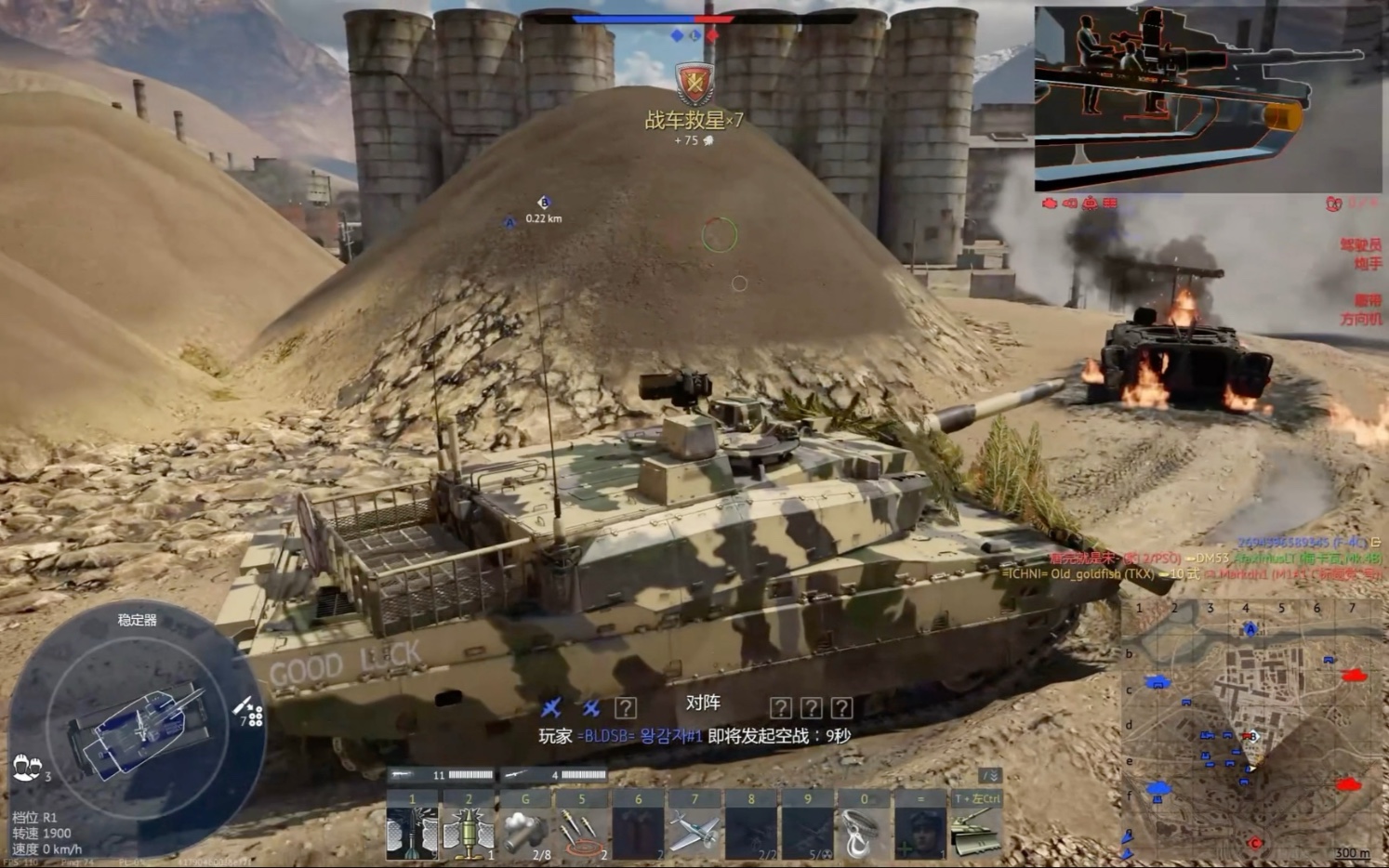Click capture point B on the minimap

[1253, 736]
